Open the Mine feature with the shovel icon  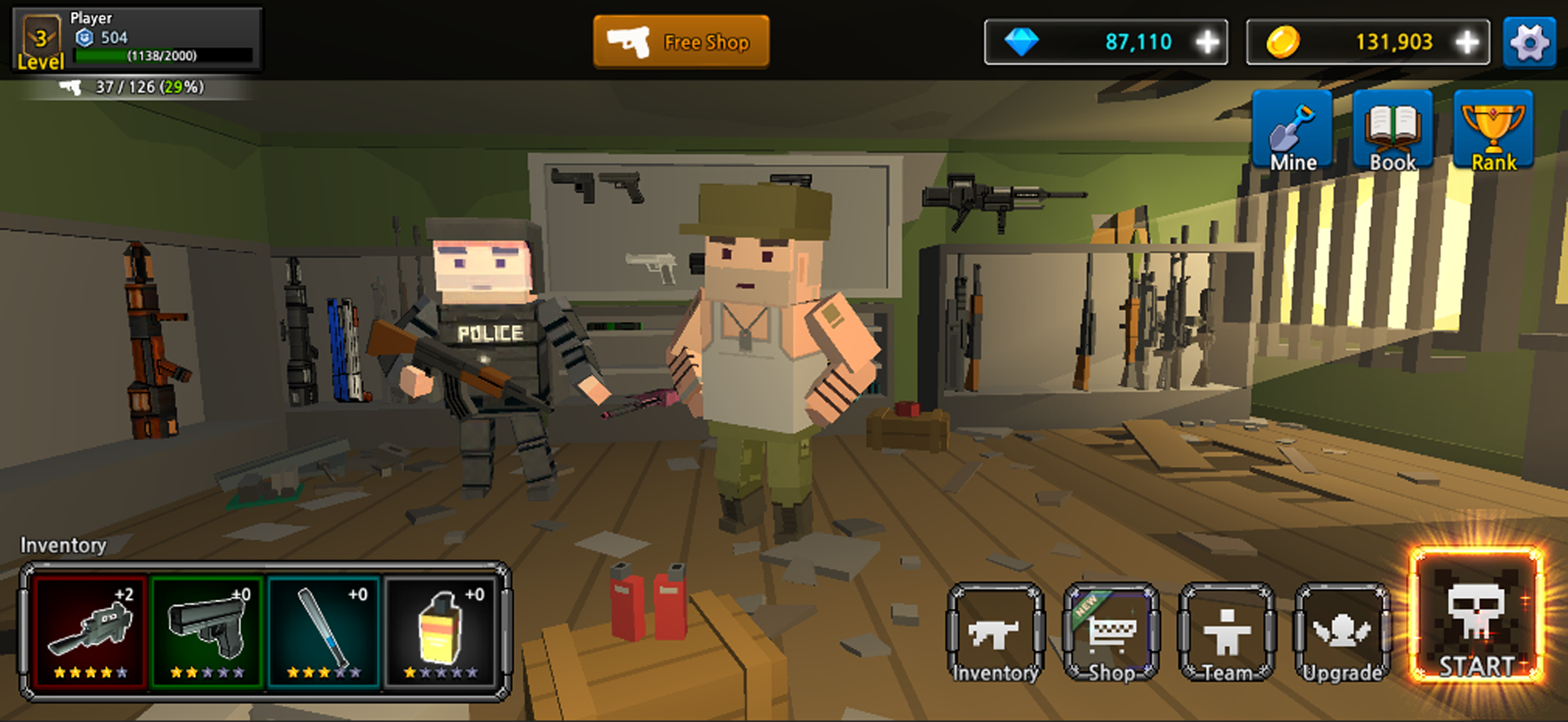coord(1293,130)
